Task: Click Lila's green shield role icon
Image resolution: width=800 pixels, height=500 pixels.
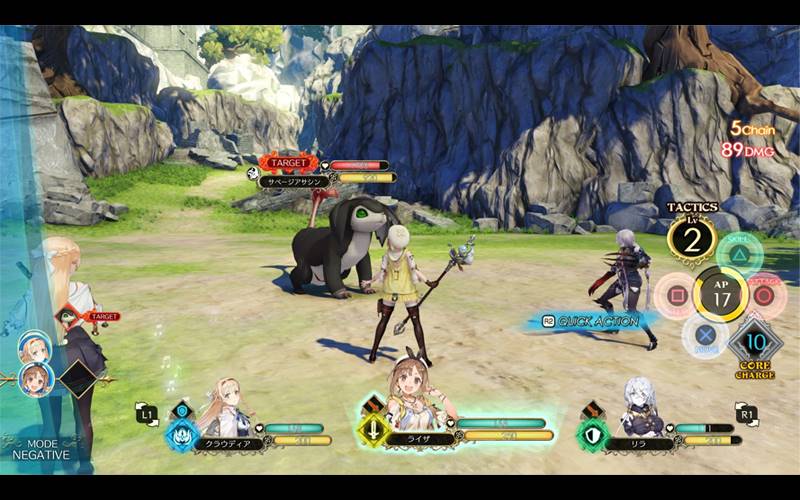Action: (x=593, y=434)
